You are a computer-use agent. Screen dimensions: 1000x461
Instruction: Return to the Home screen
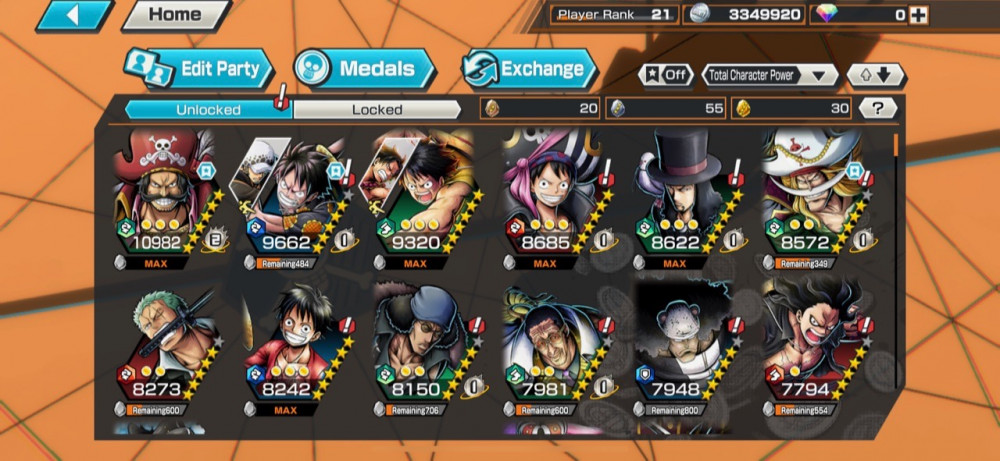[x=175, y=15]
